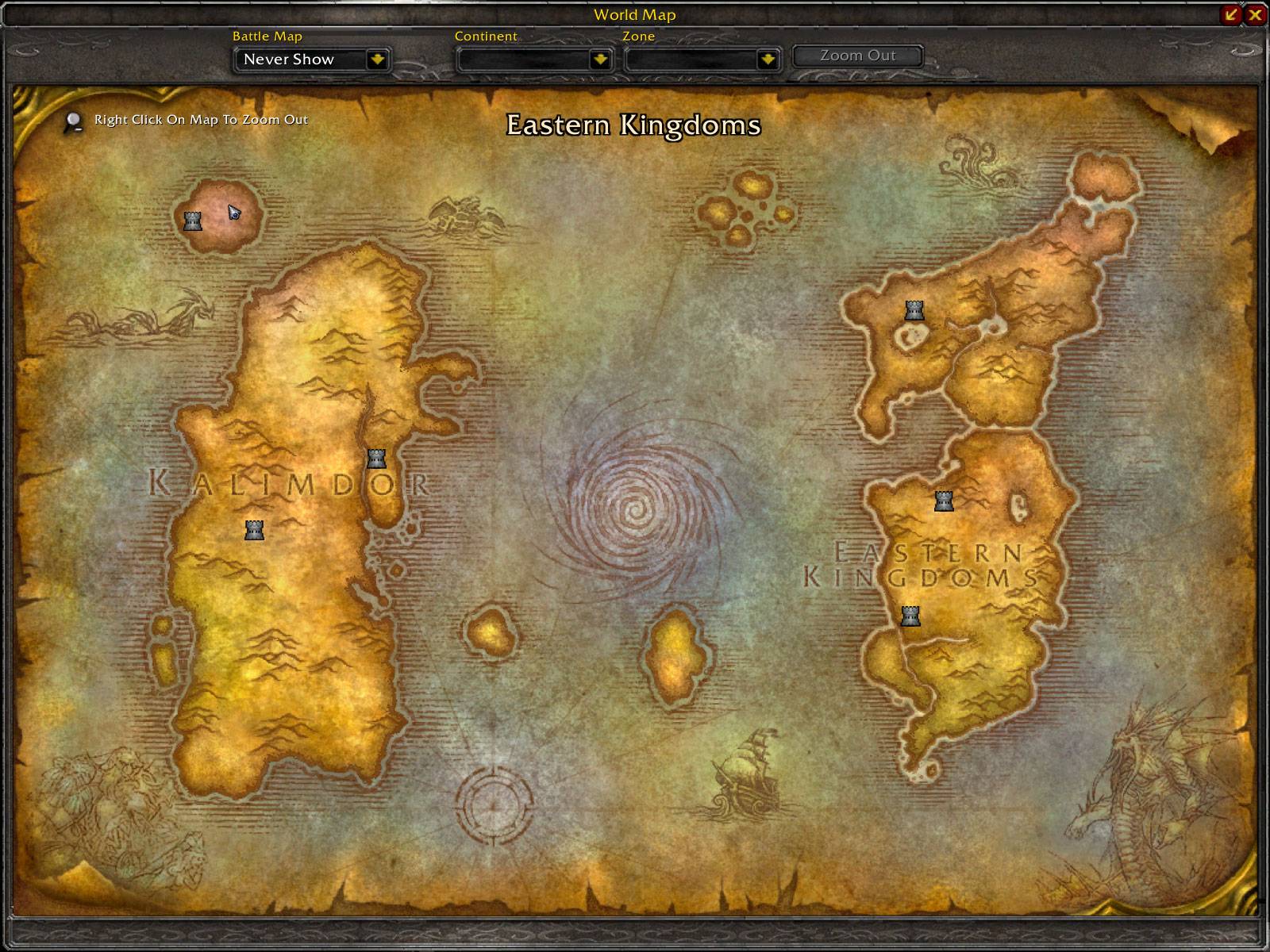
Task: Click the red arrow window toggle icon
Action: click(1229, 14)
